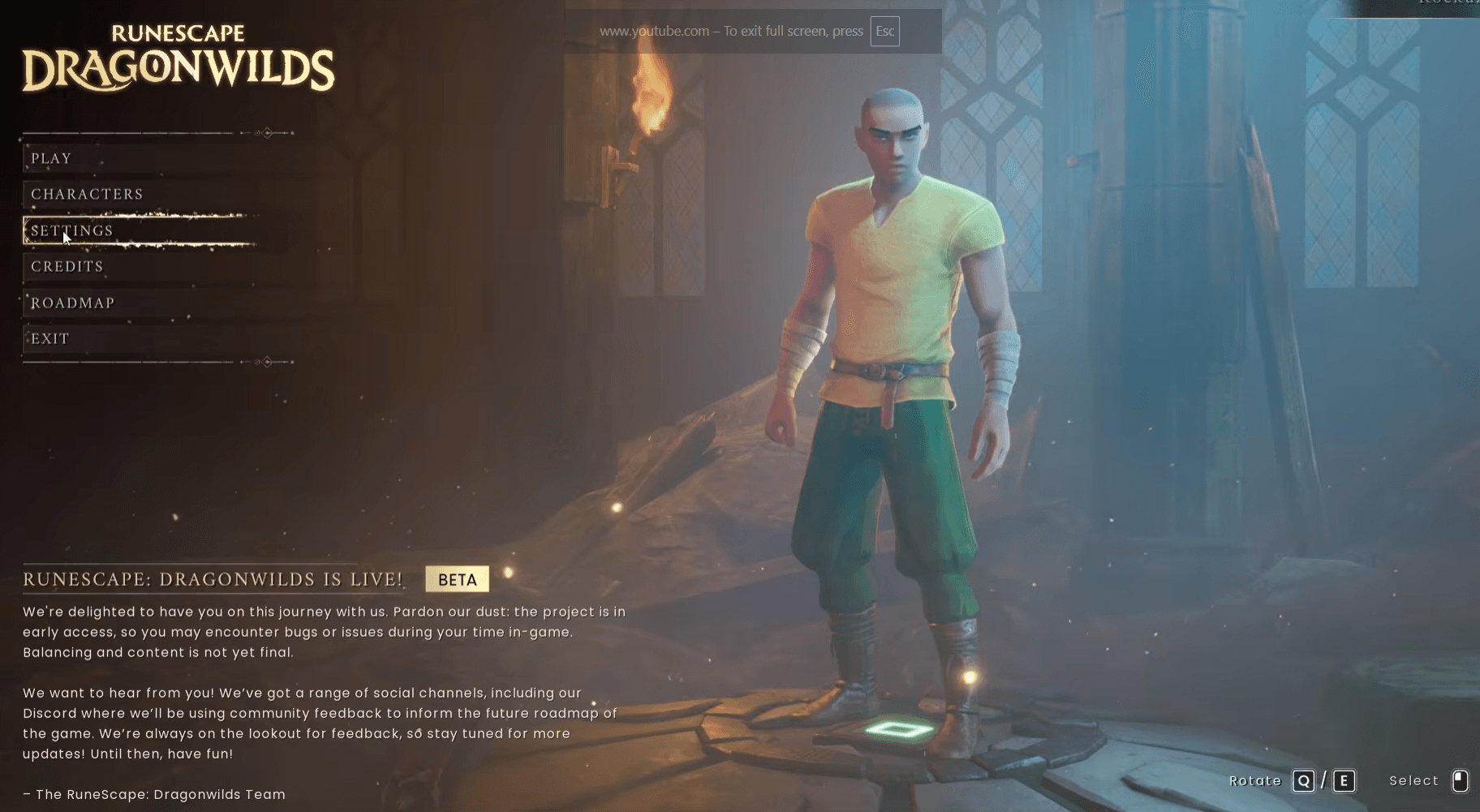Screen dimensions: 1480x812
Task: Open the SETTINGS menu entry
Action: point(71,230)
